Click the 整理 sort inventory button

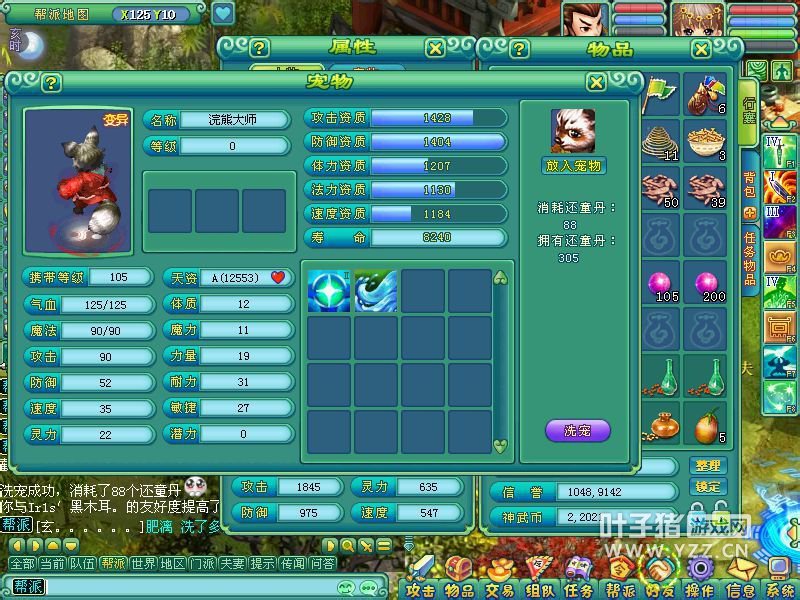coord(707,466)
